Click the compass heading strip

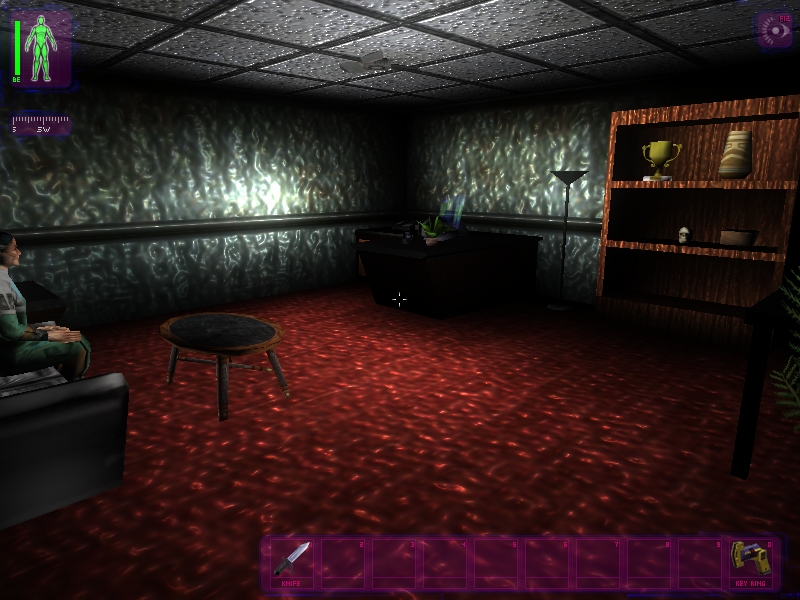tap(40, 125)
